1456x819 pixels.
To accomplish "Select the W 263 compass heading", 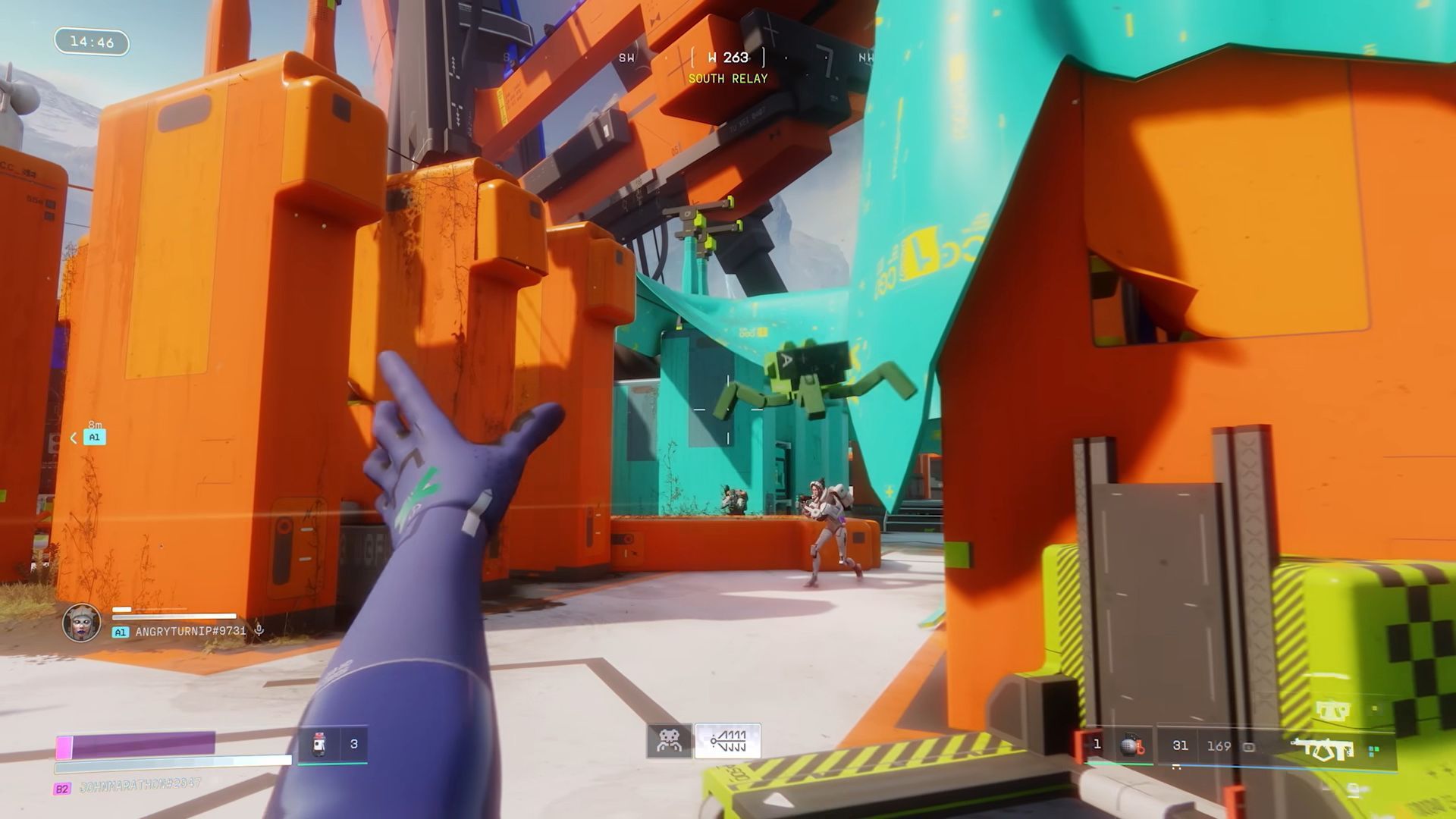I will click(x=730, y=55).
